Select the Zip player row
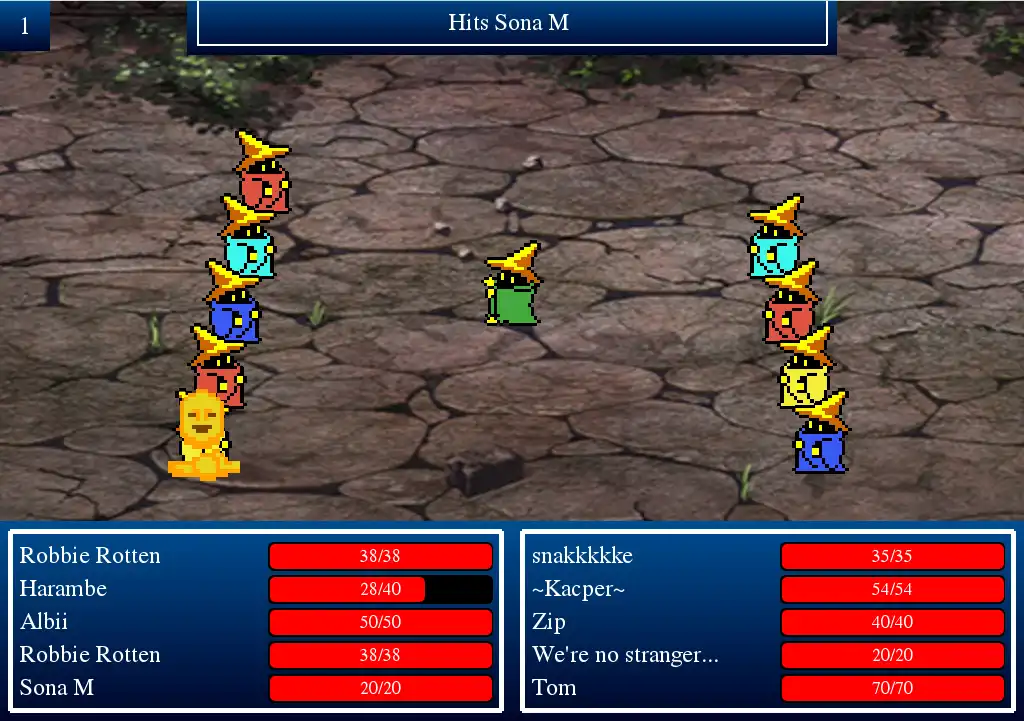 pyautogui.click(x=549, y=622)
